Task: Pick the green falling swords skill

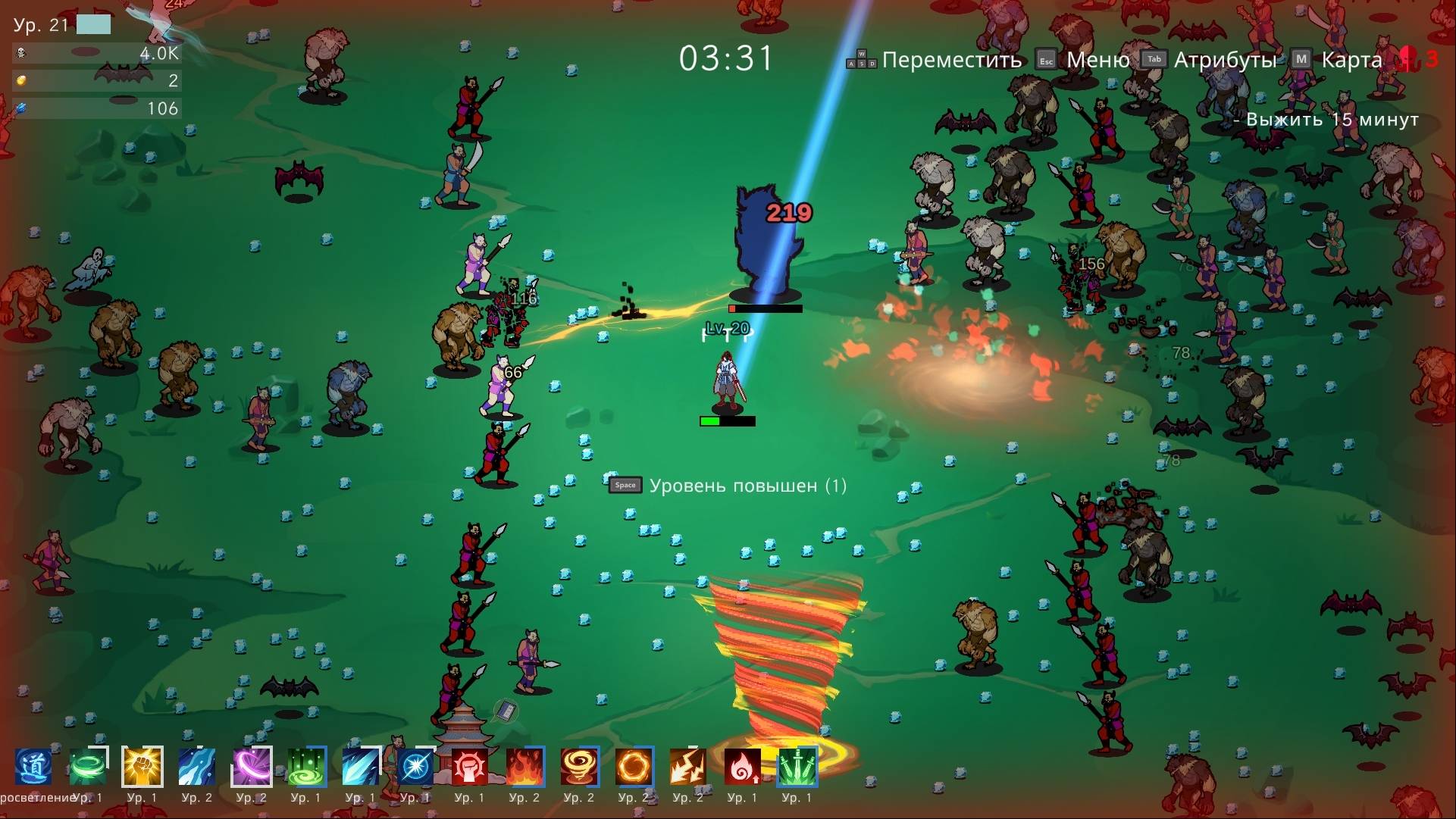Action: [797, 767]
